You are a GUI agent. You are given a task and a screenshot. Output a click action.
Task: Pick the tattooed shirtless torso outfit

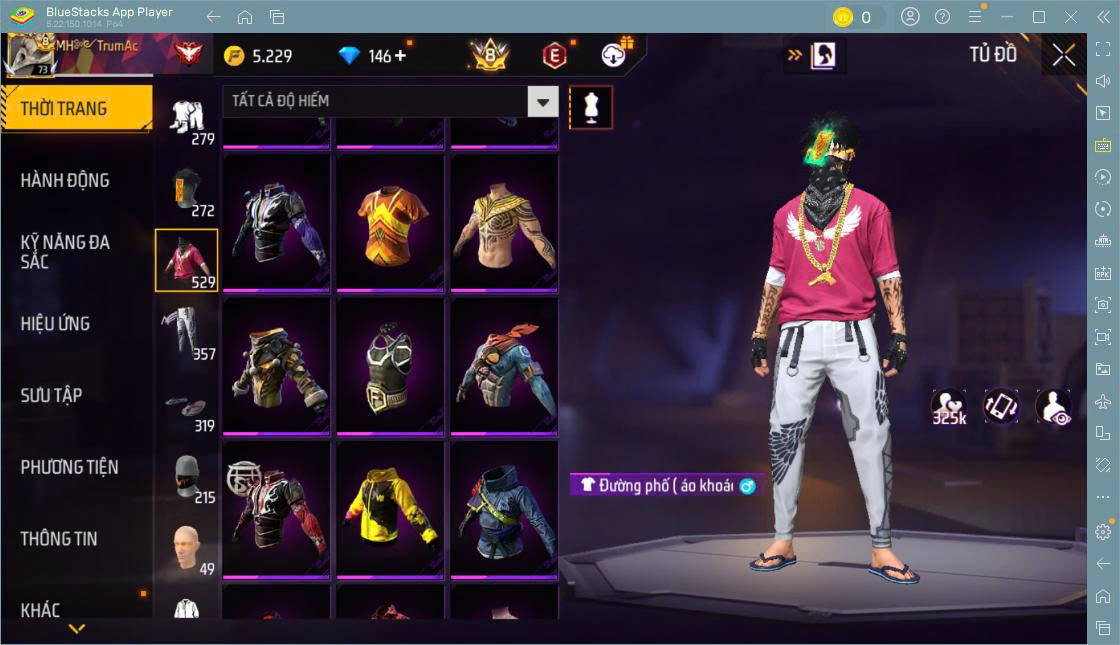pyautogui.click(x=504, y=223)
